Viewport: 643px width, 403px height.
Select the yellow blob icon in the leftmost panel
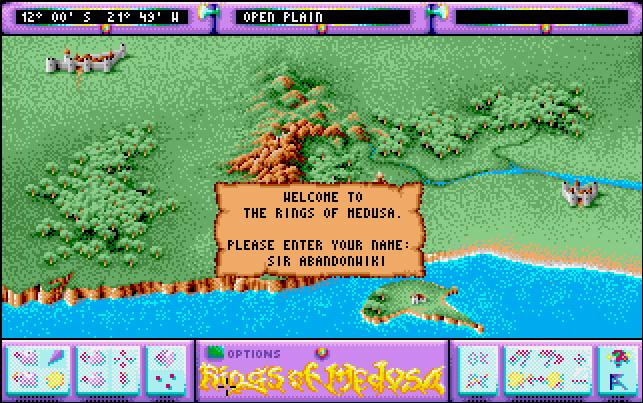pos(56,379)
